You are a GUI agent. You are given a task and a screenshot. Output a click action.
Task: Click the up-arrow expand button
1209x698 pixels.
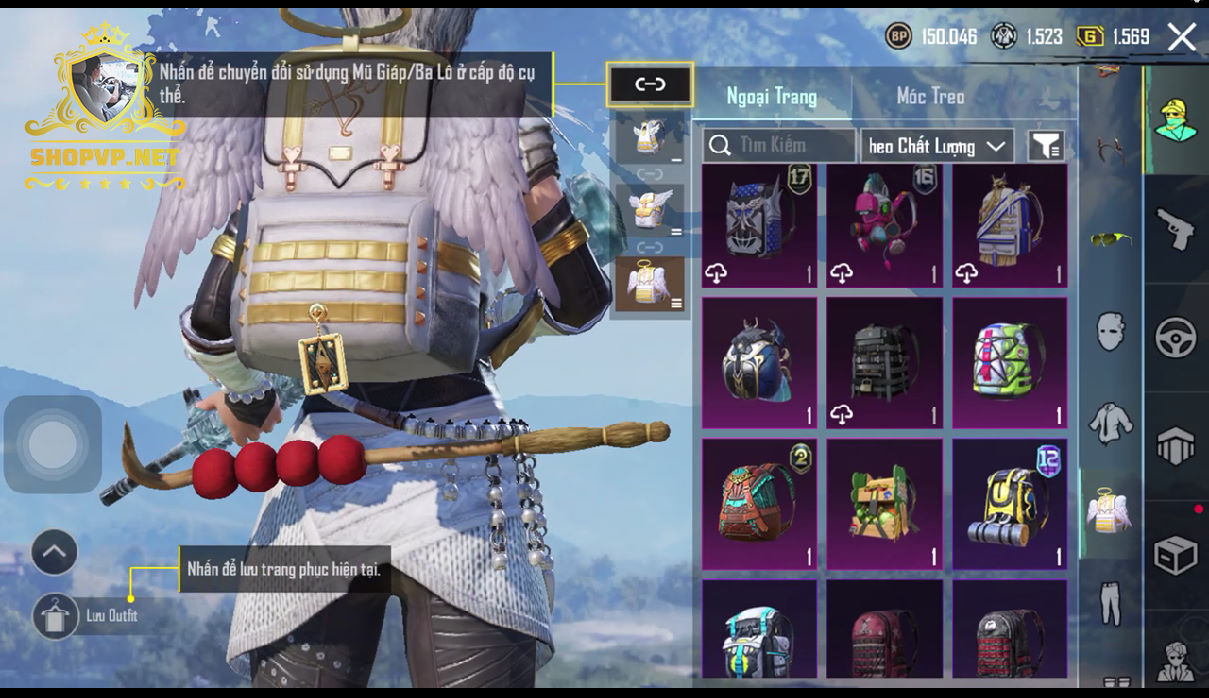(x=54, y=551)
